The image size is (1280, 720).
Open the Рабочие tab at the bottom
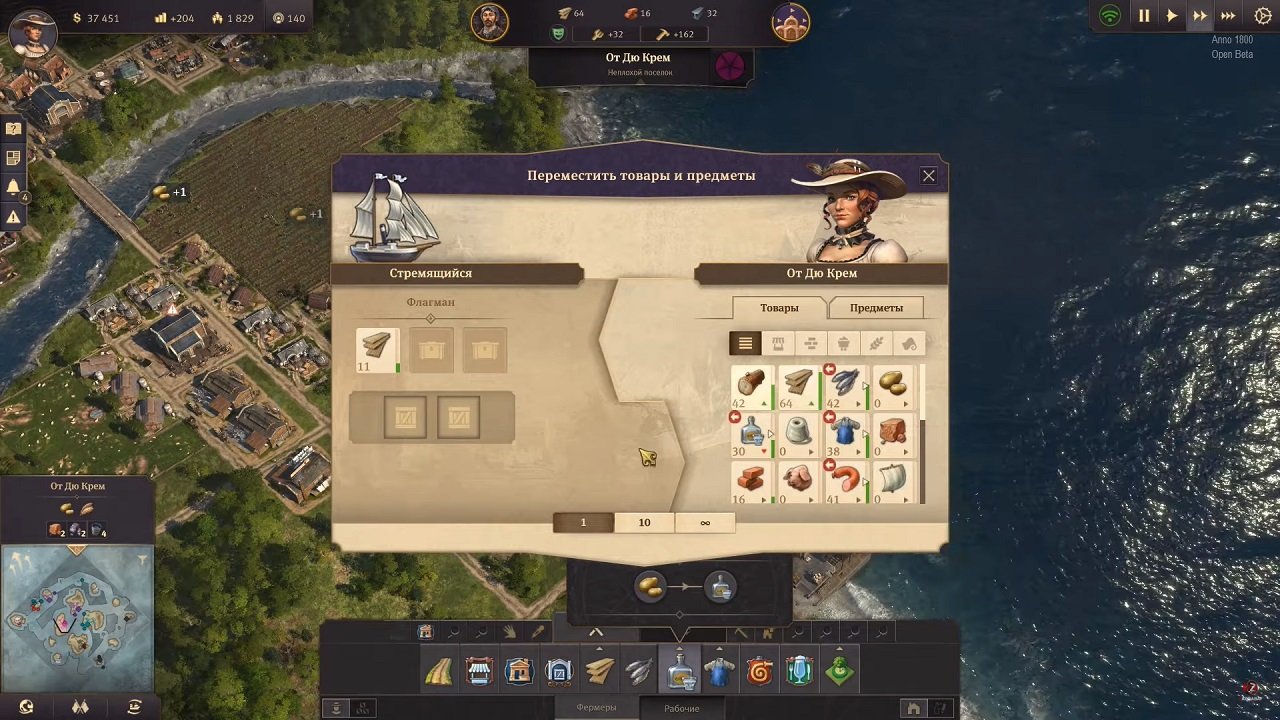point(683,706)
